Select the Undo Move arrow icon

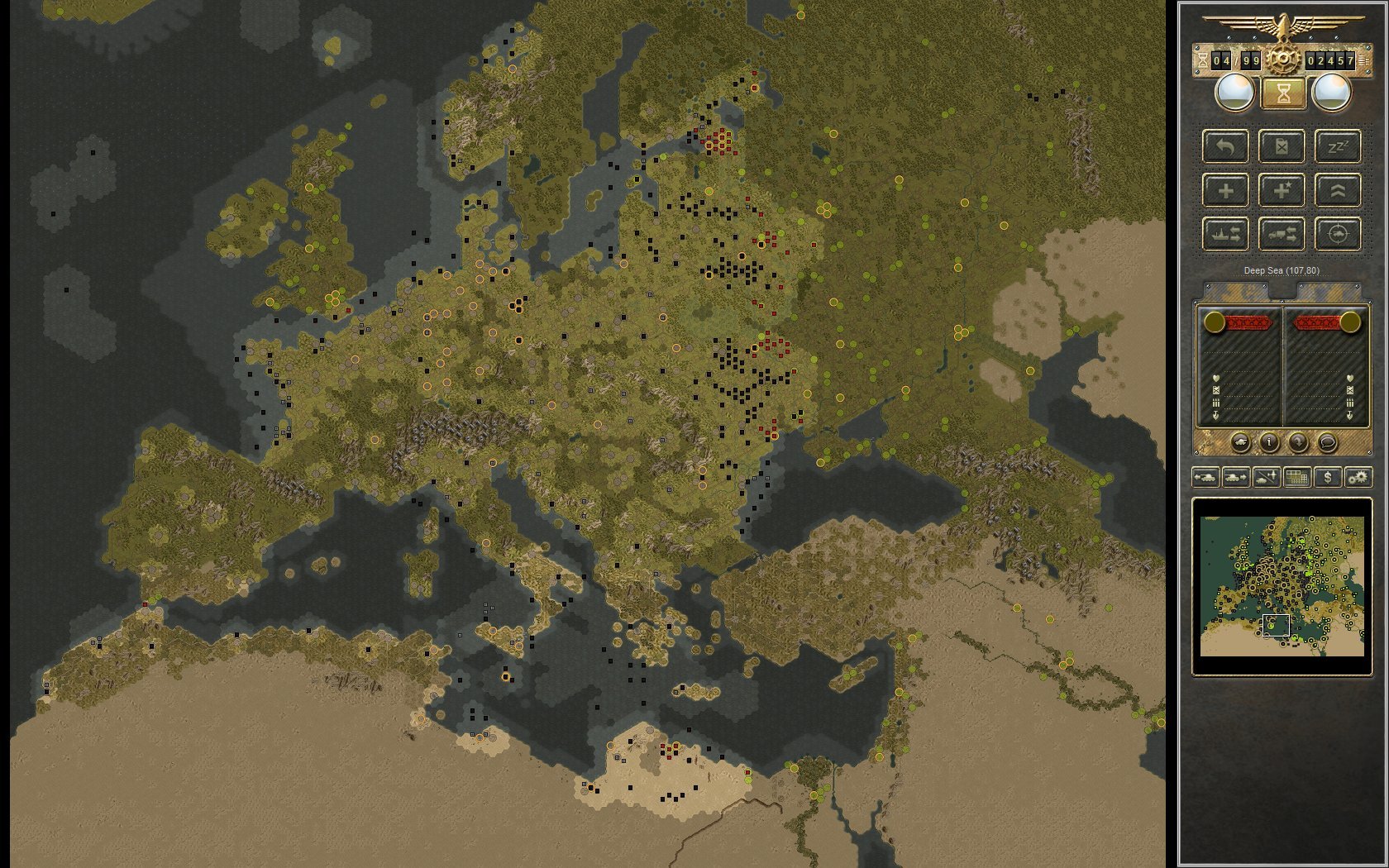[x=1225, y=147]
